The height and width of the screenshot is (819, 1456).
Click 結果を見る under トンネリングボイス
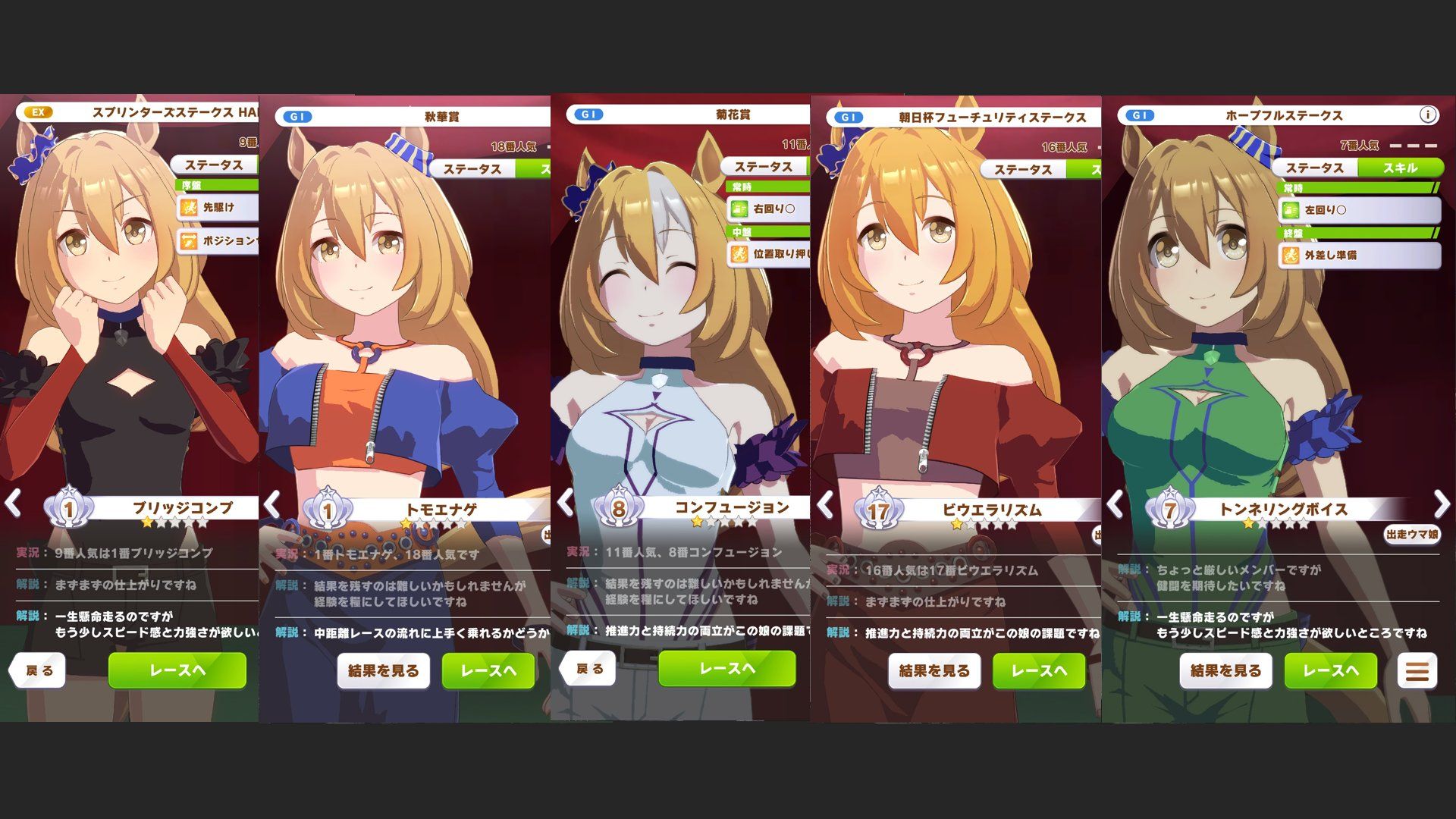point(1225,671)
